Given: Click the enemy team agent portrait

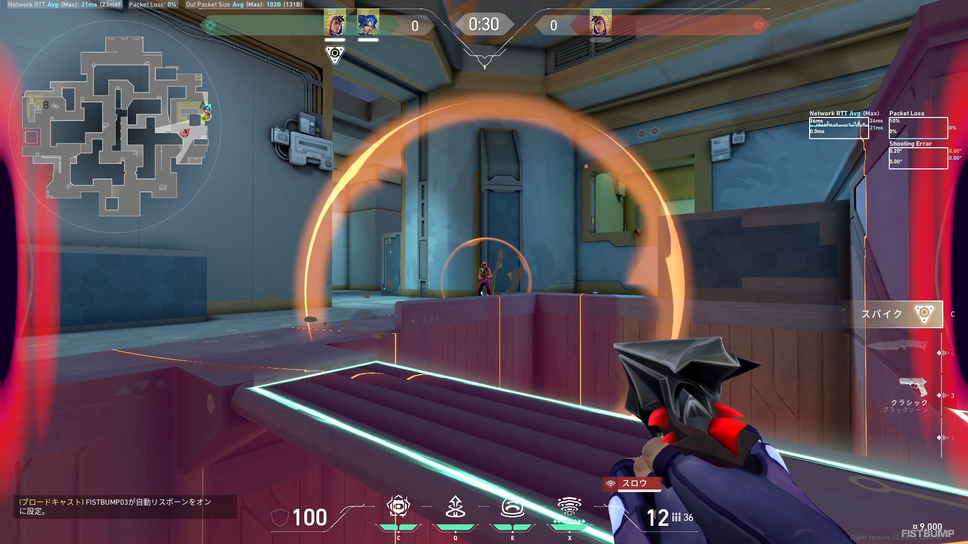Looking at the screenshot, I should coord(600,23).
